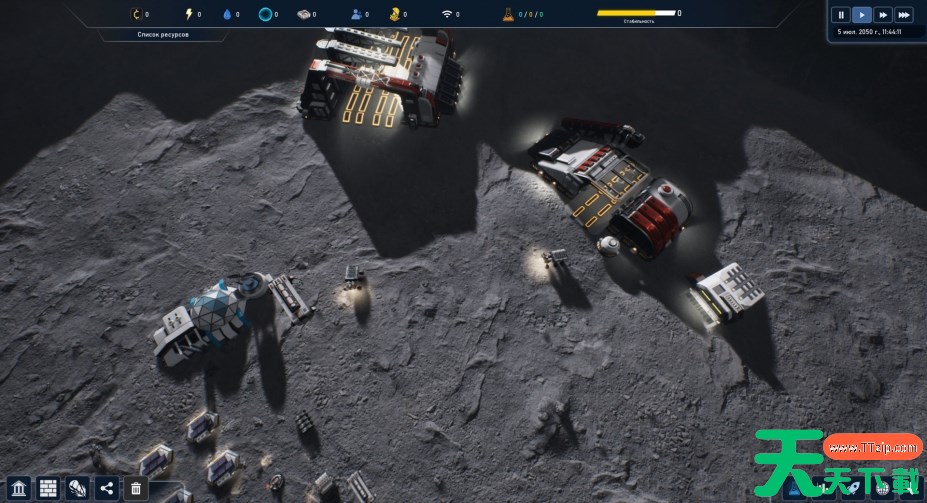Open the connections network tool

point(107,488)
